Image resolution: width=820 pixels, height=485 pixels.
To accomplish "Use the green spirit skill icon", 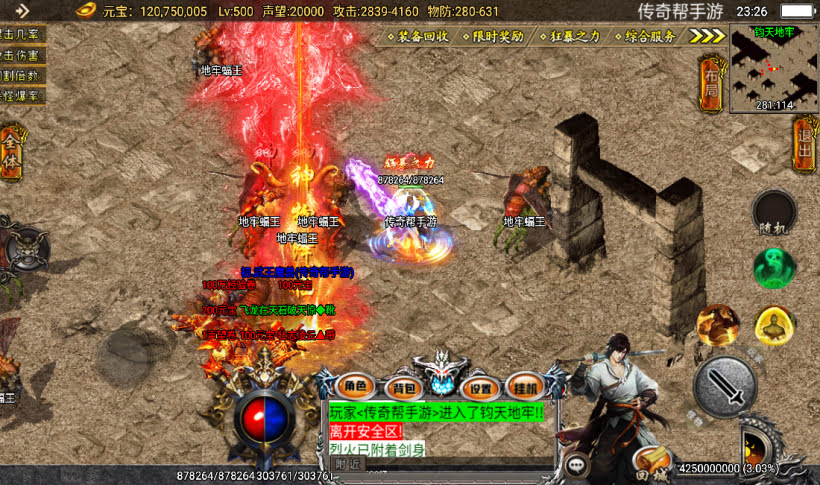I will click(x=774, y=268).
